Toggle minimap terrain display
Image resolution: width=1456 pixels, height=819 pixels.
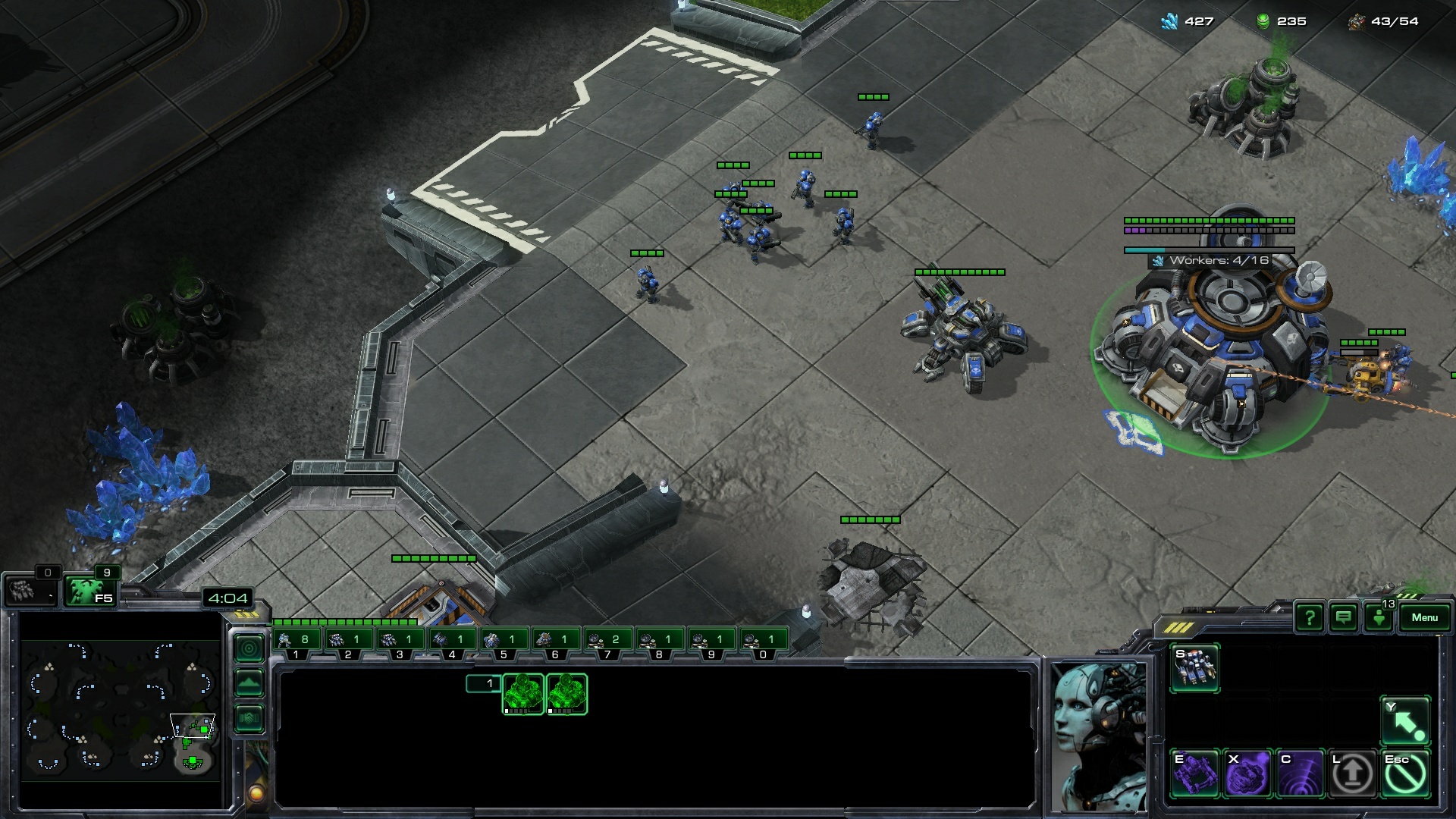click(249, 683)
